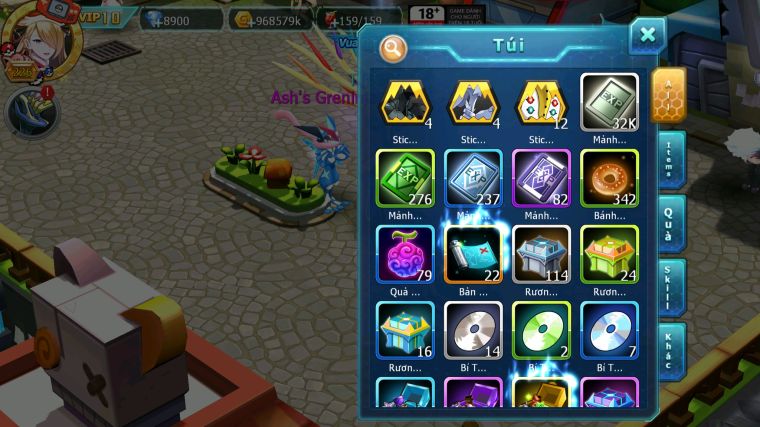760x427 pixels.
Task: Pick the purple EXP shard with 82
Action: pyautogui.click(x=541, y=179)
